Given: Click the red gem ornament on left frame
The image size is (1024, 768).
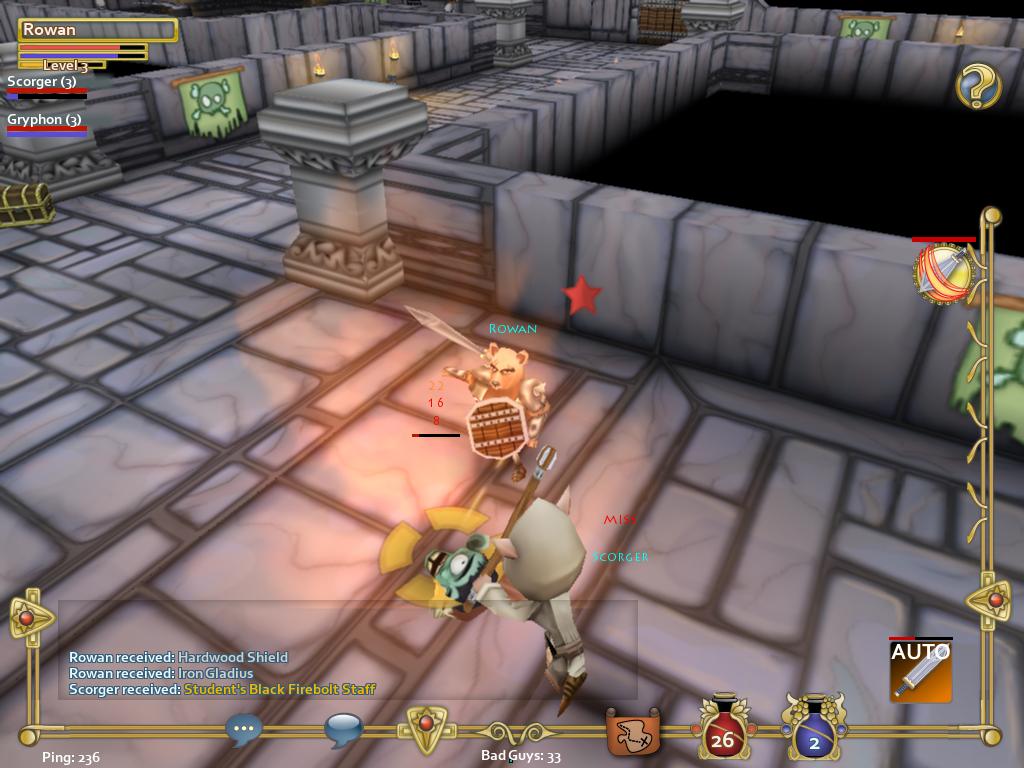Looking at the screenshot, I should point(27,618).
